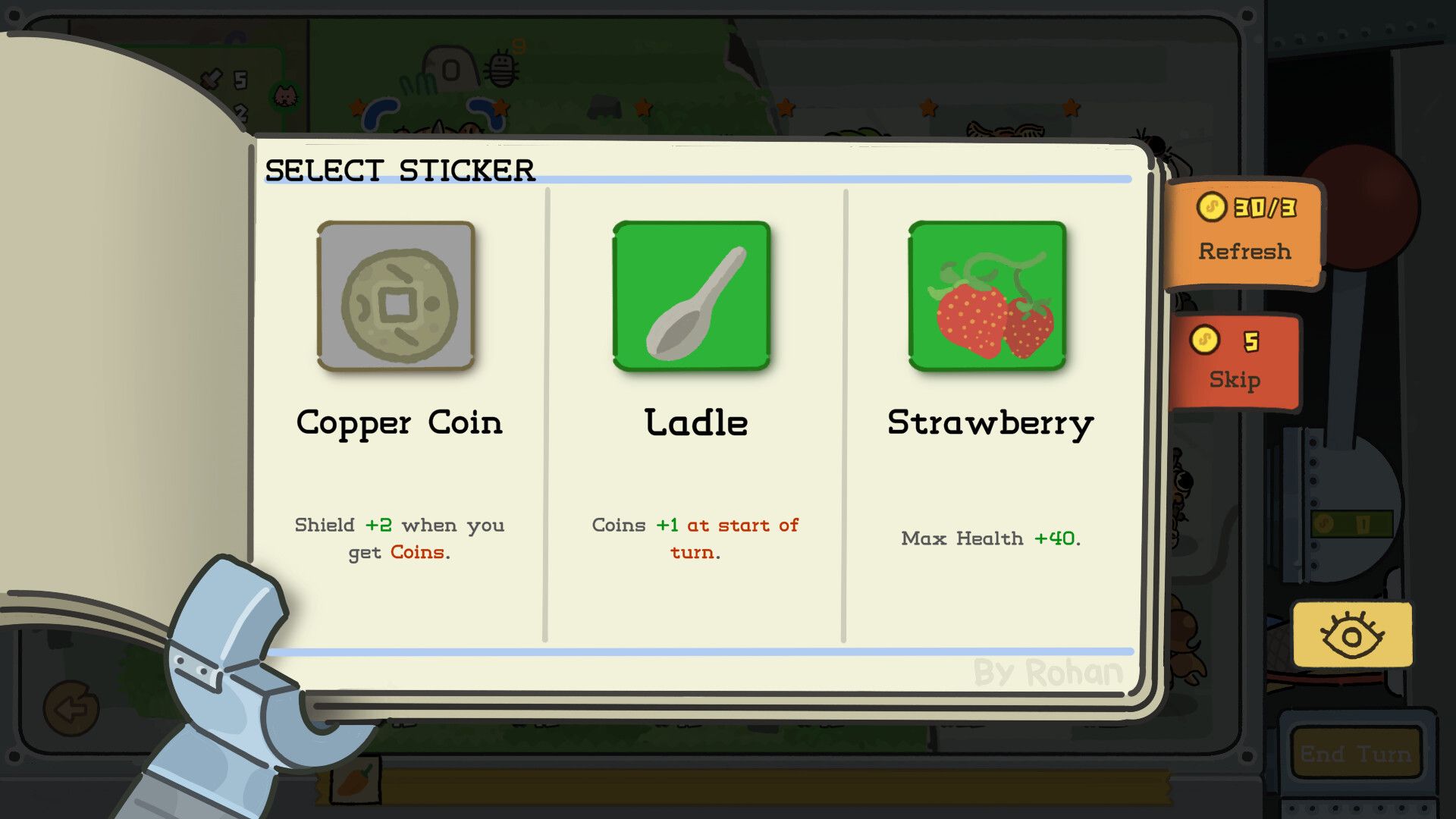This screenshot has width=1456, height=819.
Task: Click the coin icon on the Skip button
Action: (1207, 342)
